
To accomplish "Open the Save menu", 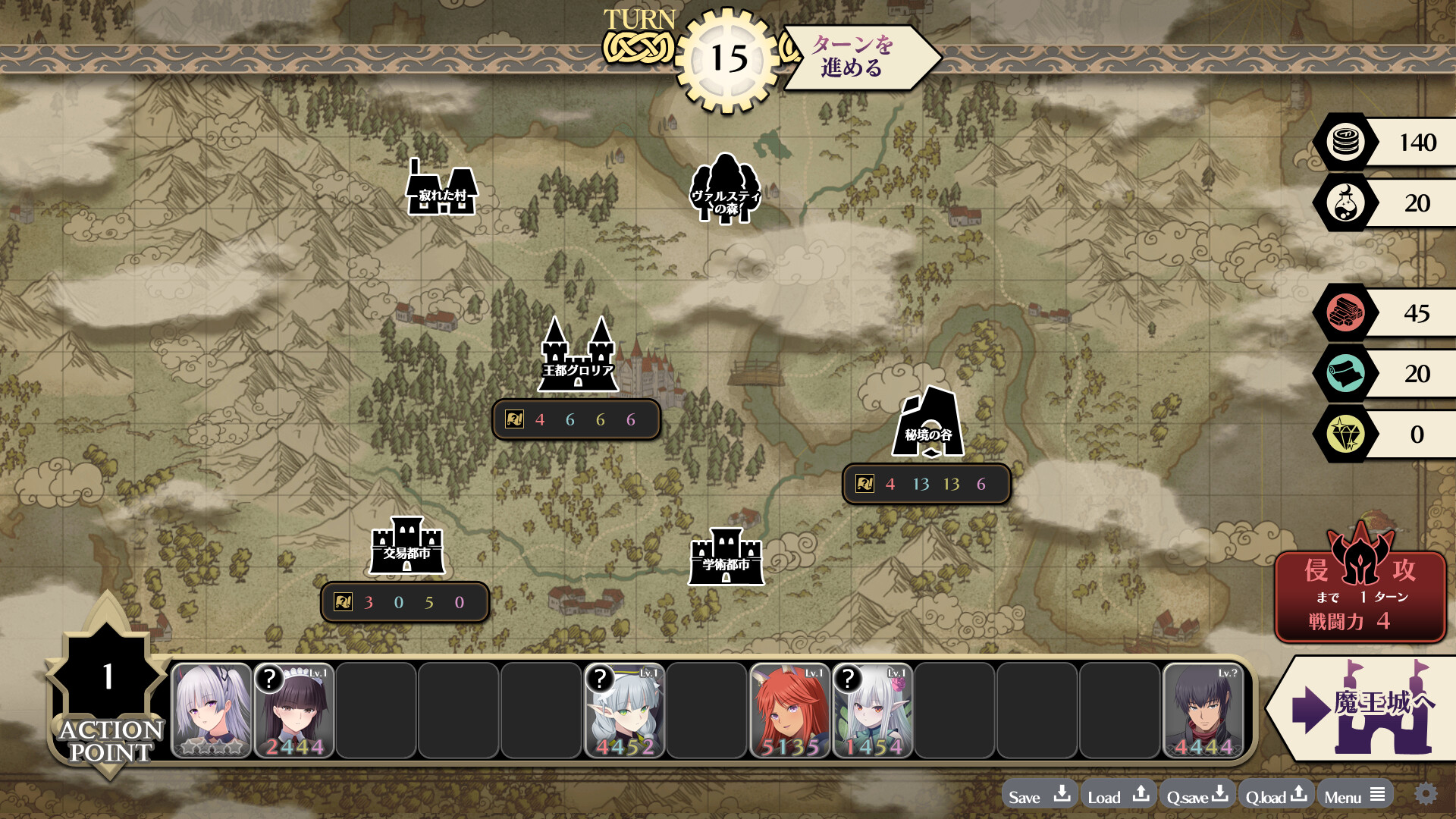I will point(1039,795).
